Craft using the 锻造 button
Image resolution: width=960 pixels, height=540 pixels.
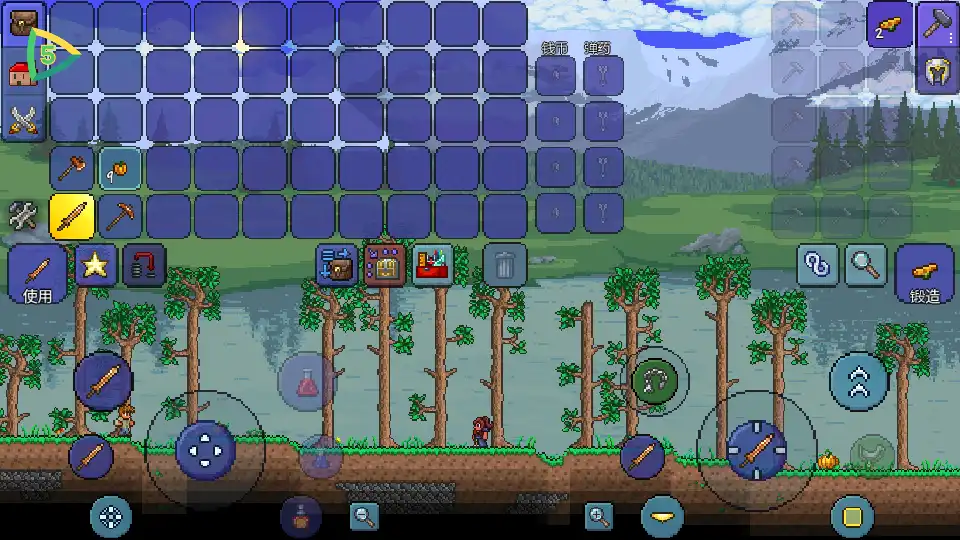coord(925,274)
